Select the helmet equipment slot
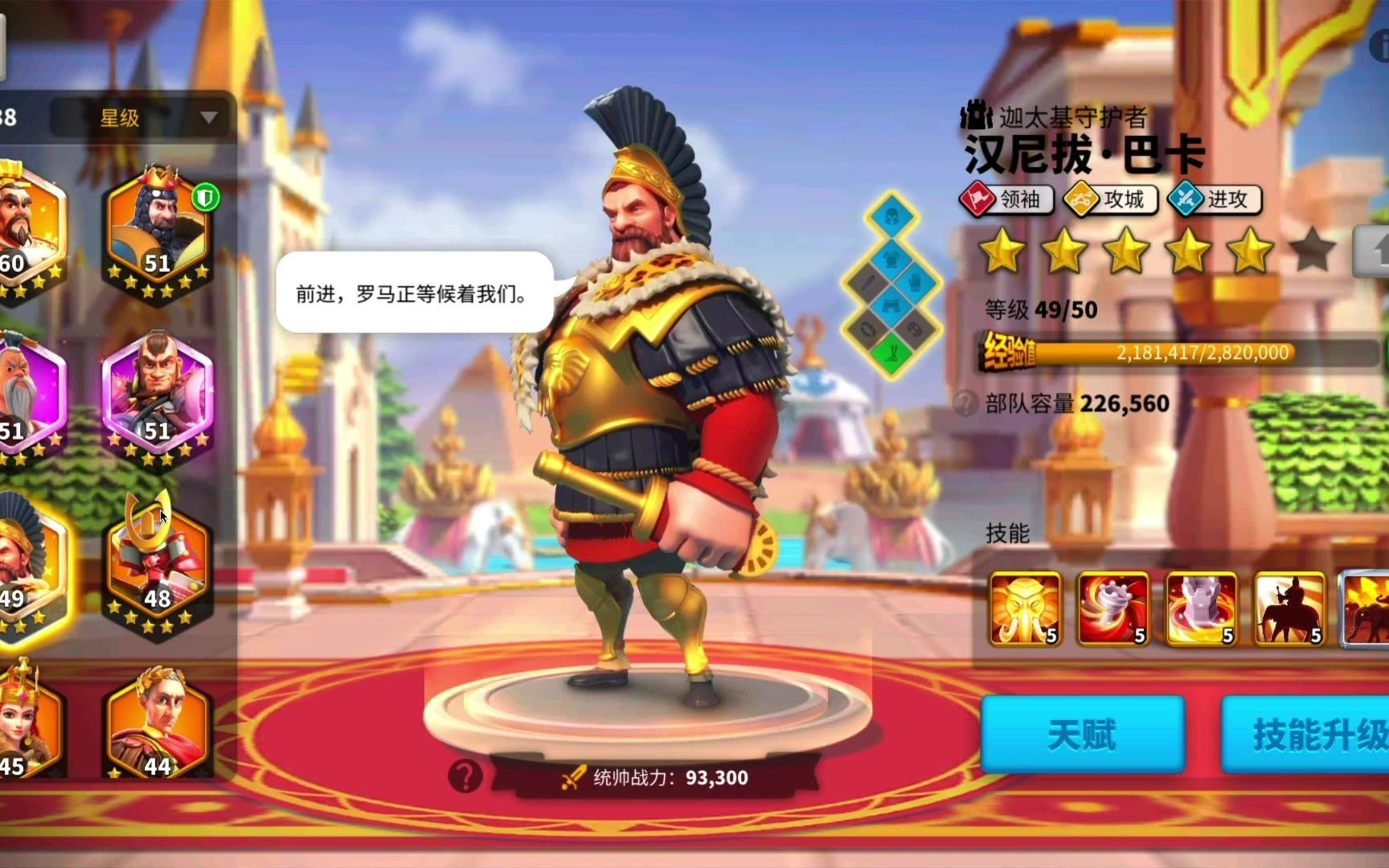The image size is (1389, 868). 891,216
